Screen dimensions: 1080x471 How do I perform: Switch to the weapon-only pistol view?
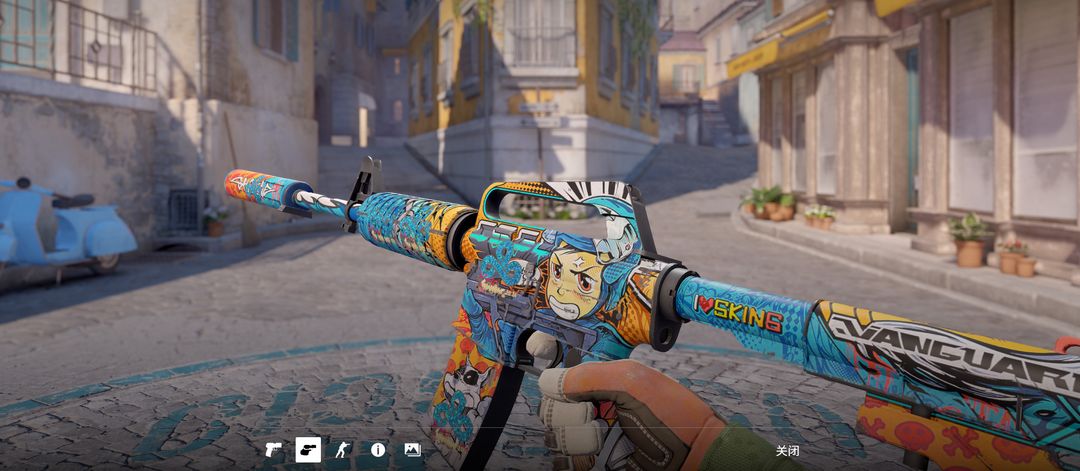[x=273, y=450]
